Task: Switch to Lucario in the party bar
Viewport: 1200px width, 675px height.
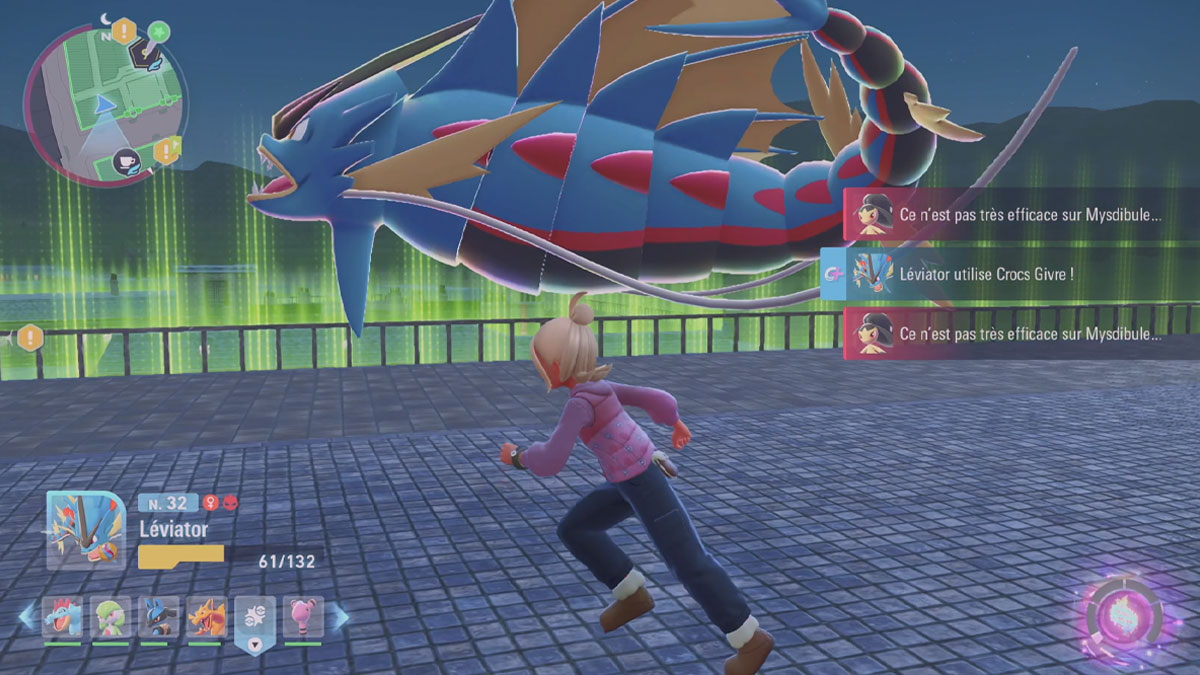Action: tap(159, 618)
